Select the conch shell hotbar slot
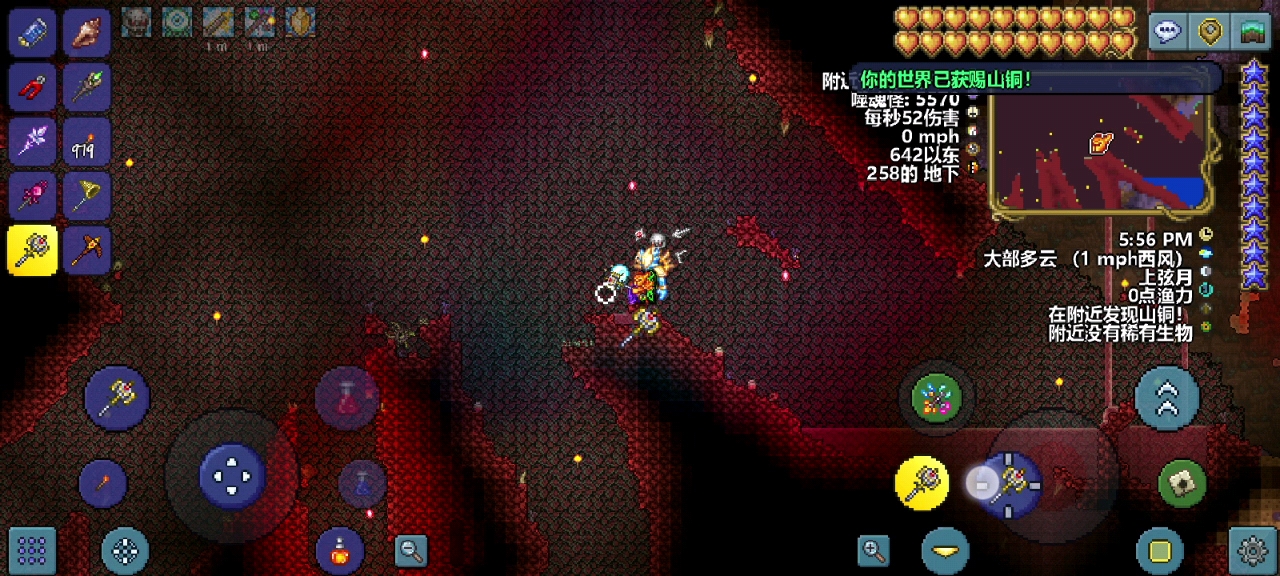 click(87, 33)
